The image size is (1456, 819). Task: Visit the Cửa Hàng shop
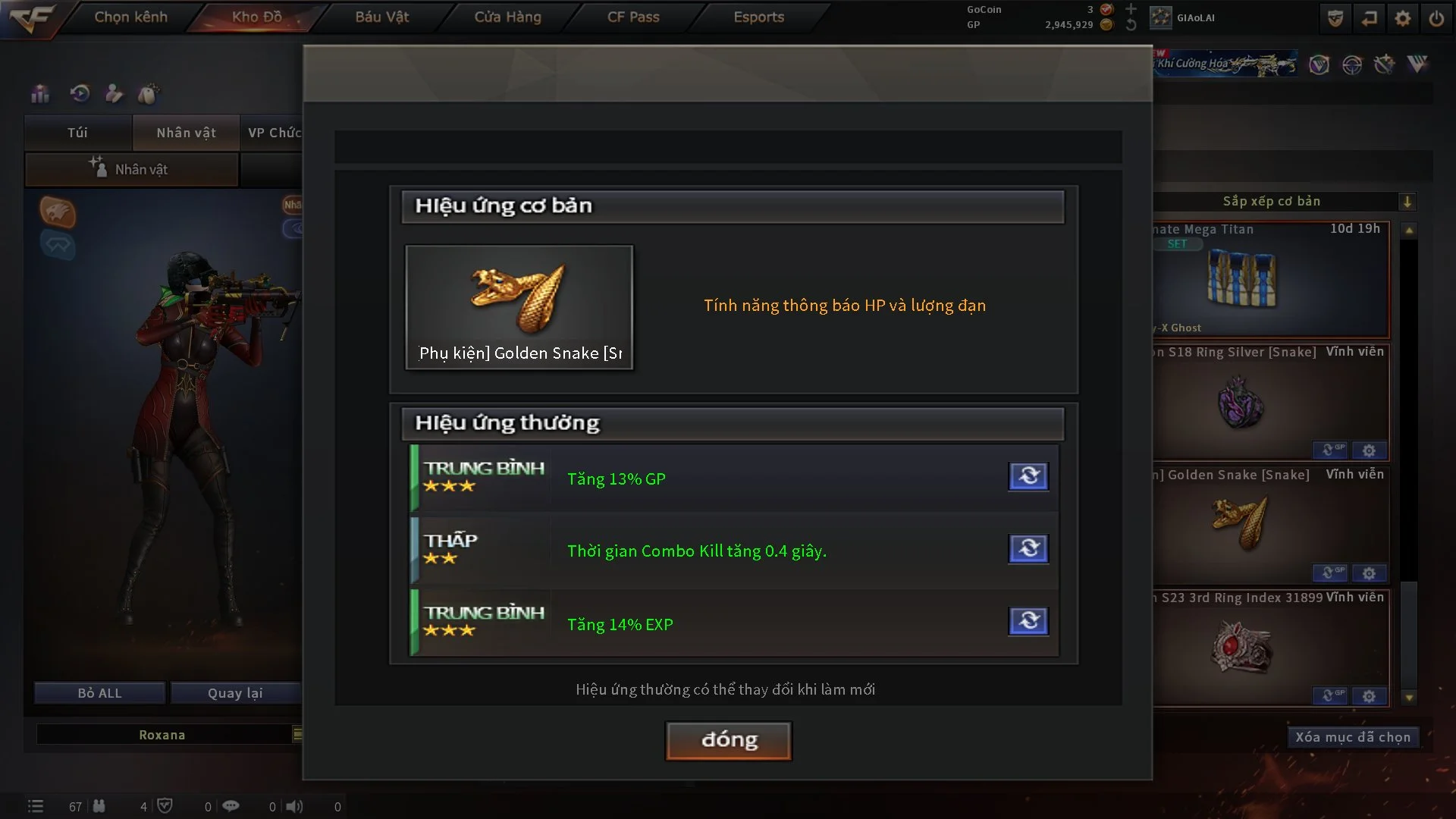point(507,17)
